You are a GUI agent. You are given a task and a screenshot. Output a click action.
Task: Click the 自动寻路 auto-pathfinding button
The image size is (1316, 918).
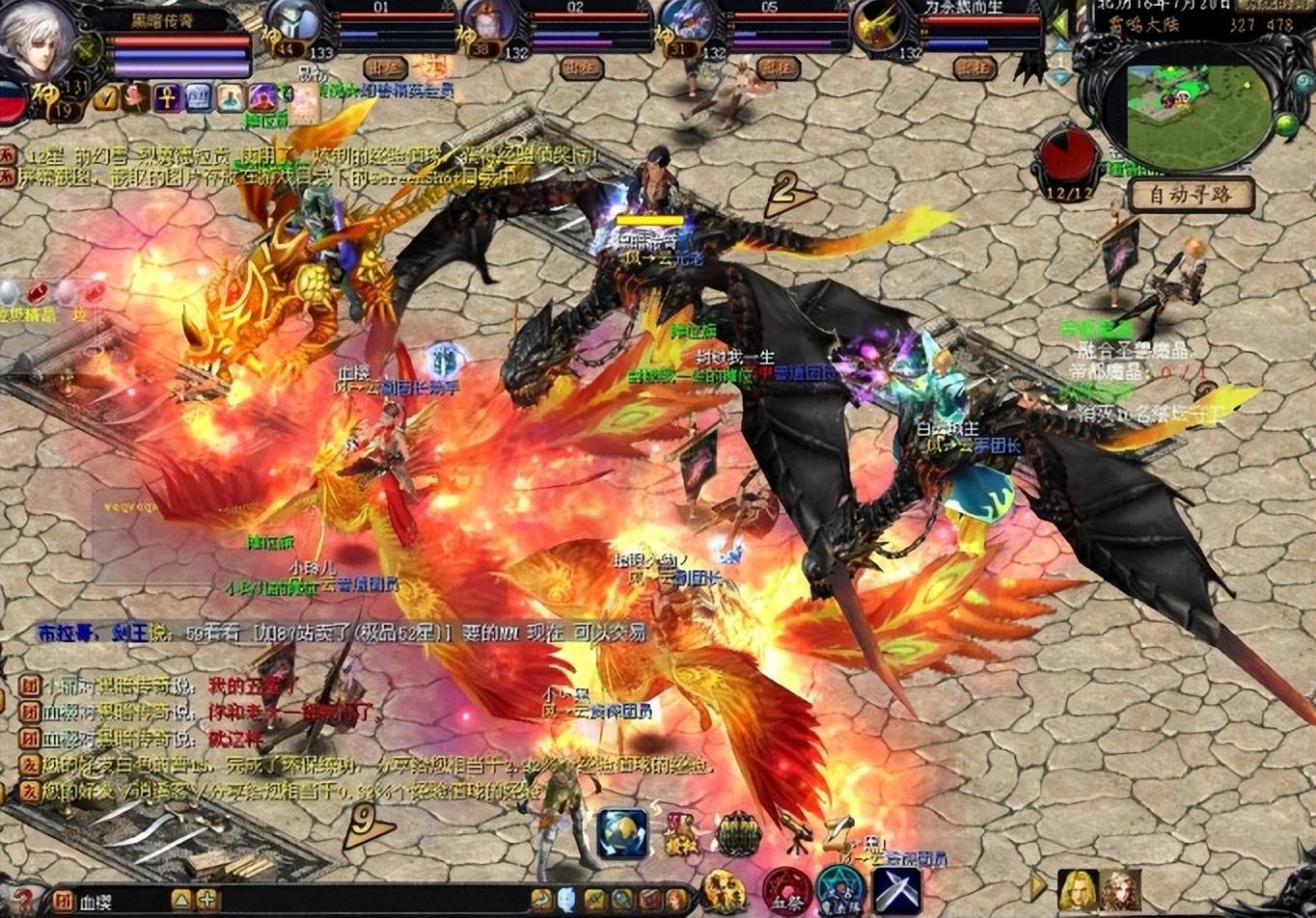pyautogui.click(x=1192, y=196)
